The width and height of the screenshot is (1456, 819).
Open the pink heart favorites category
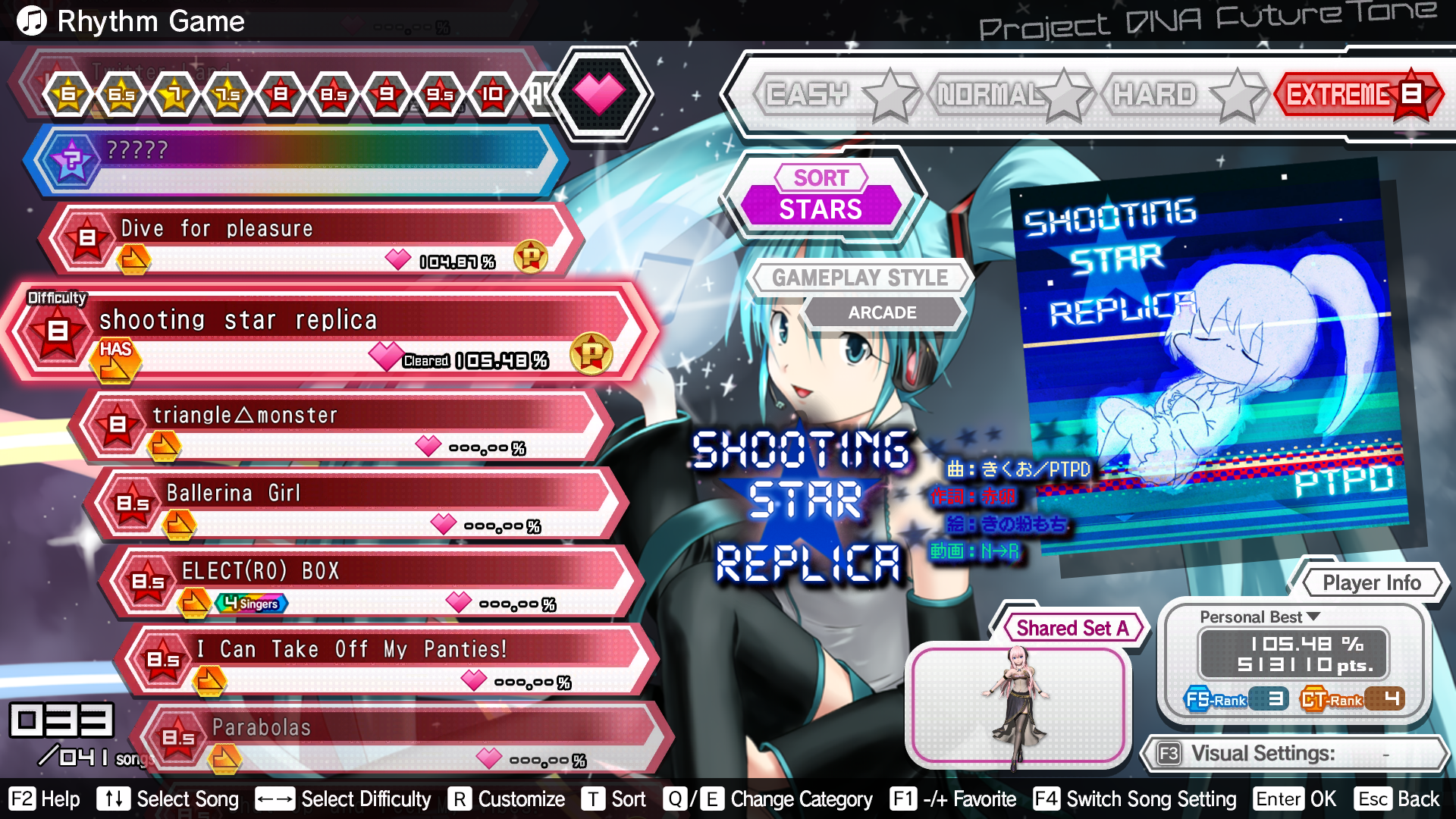[599, 93]
